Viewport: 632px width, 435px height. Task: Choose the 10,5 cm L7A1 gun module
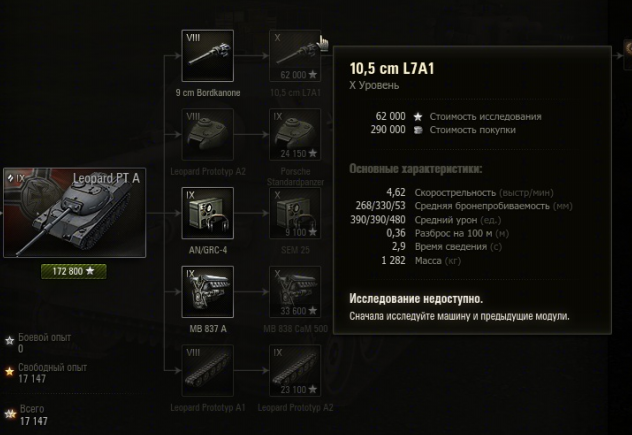pos(295,56)
